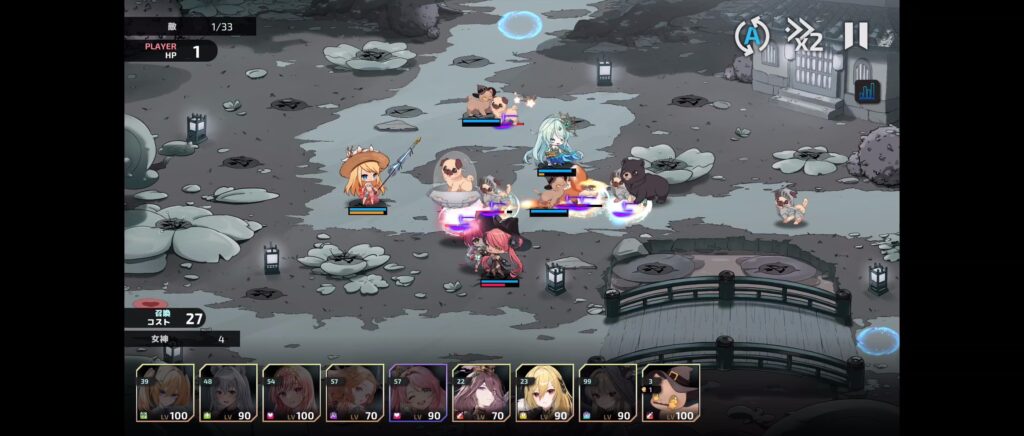Select the cost 57 level 70 unit card
The image size is (1024, 436).
pos(354,394)
